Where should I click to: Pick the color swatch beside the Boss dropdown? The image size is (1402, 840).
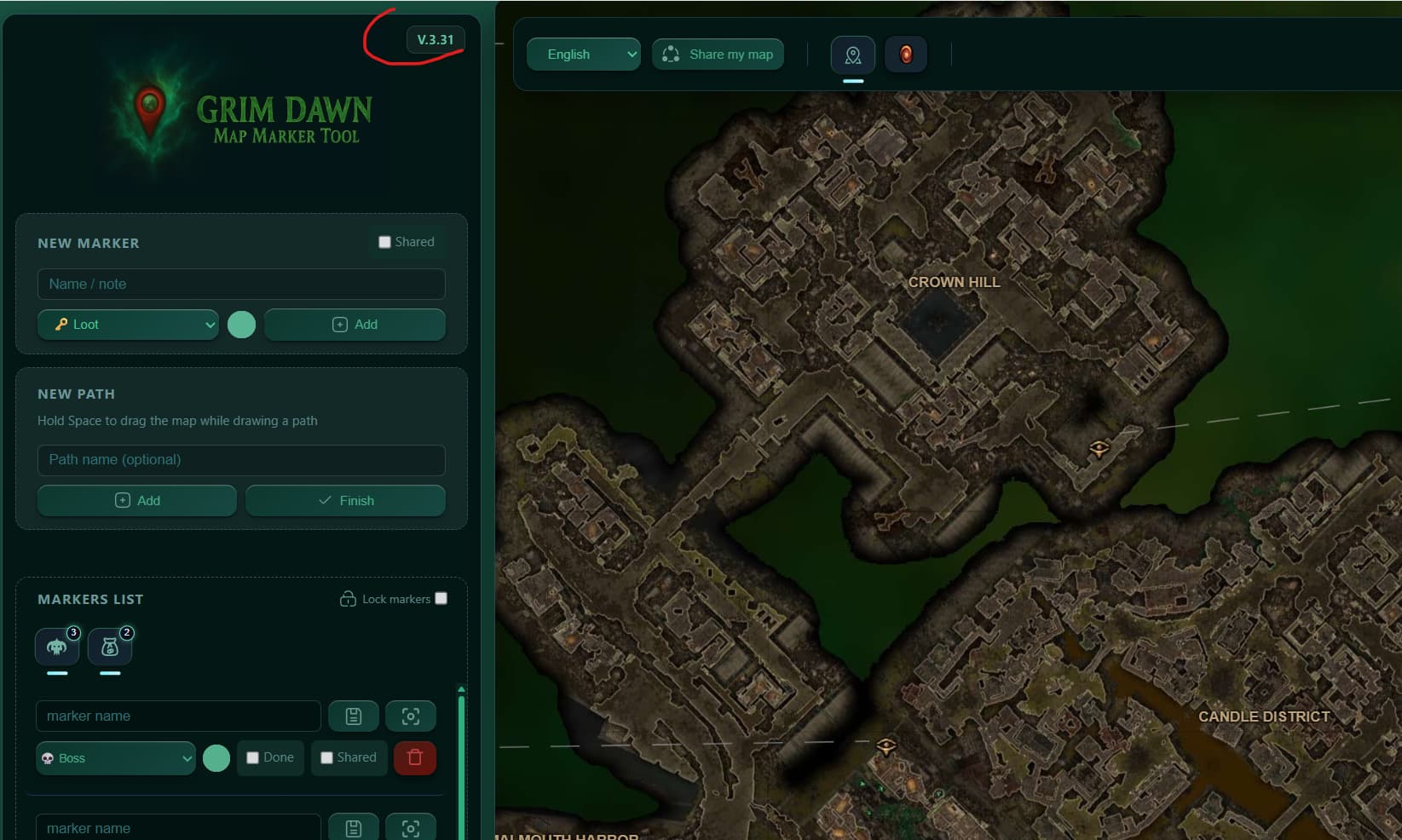tap(216, 758)
